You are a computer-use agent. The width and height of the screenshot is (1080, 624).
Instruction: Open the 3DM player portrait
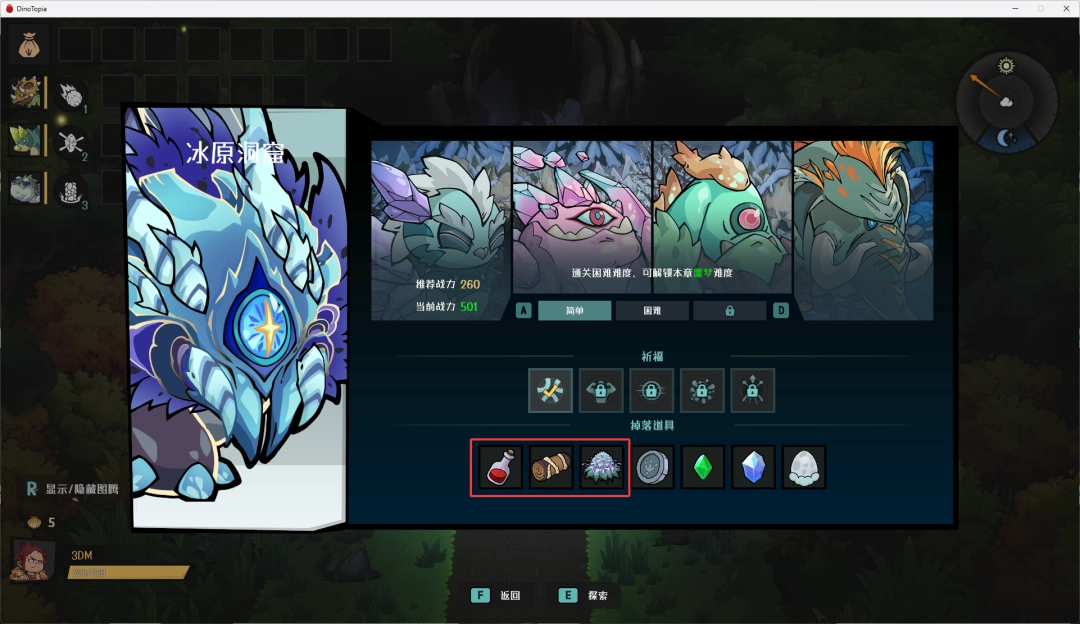click(x=32, y=561)
